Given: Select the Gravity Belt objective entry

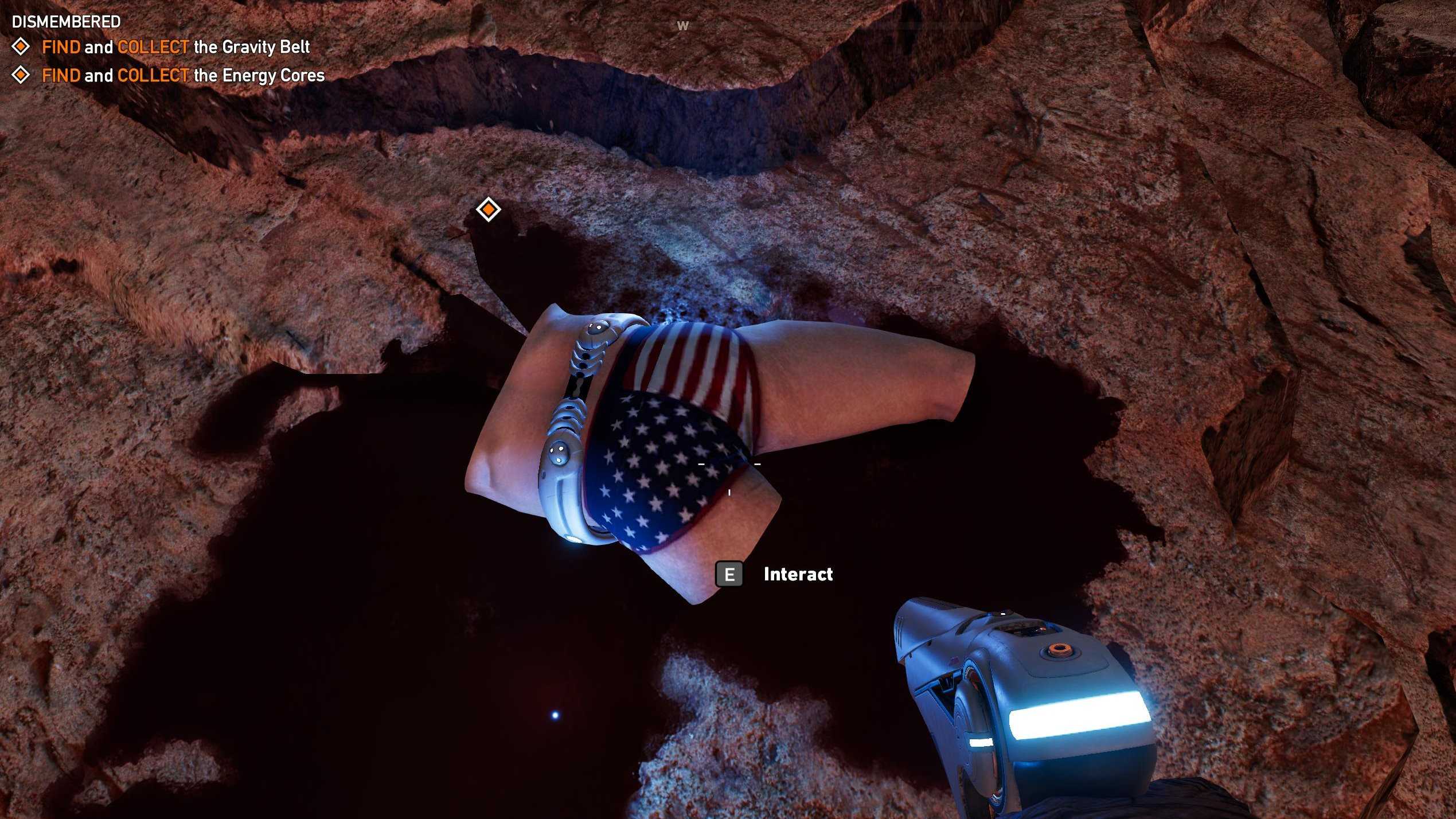Looking at the screenshot, I should tap(175, 47).
